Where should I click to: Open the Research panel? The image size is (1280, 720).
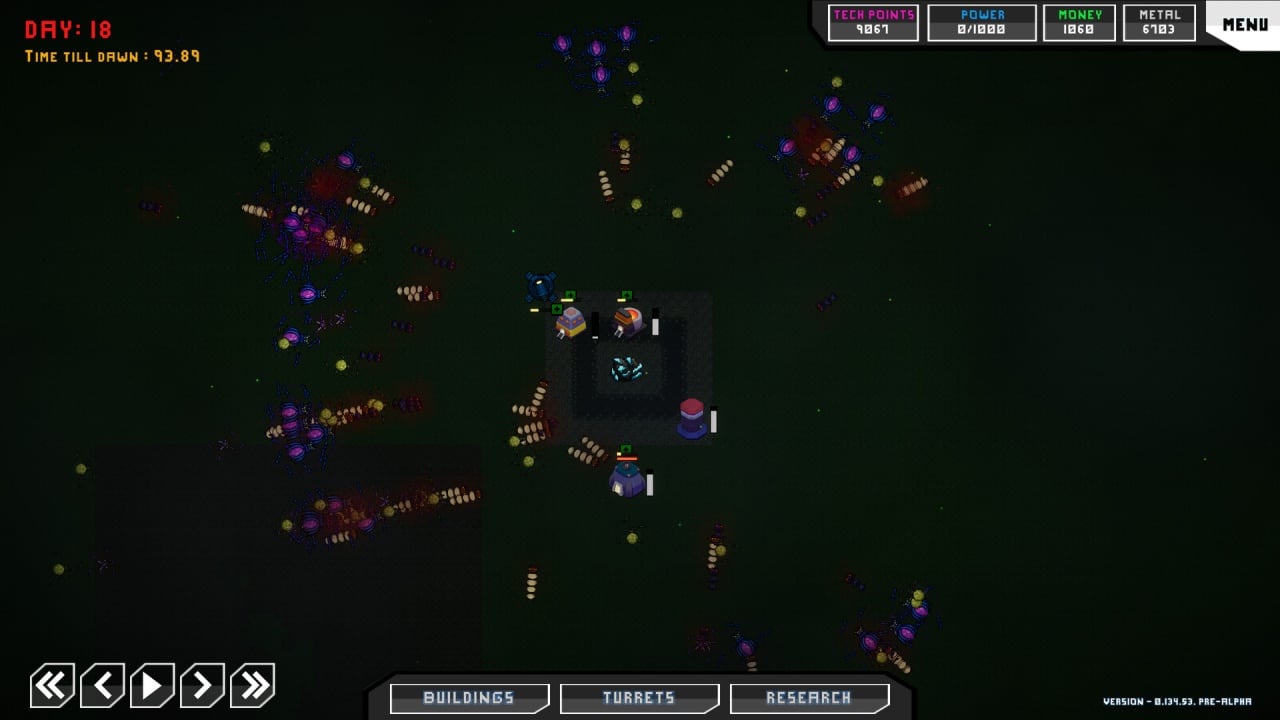(809, 698)
